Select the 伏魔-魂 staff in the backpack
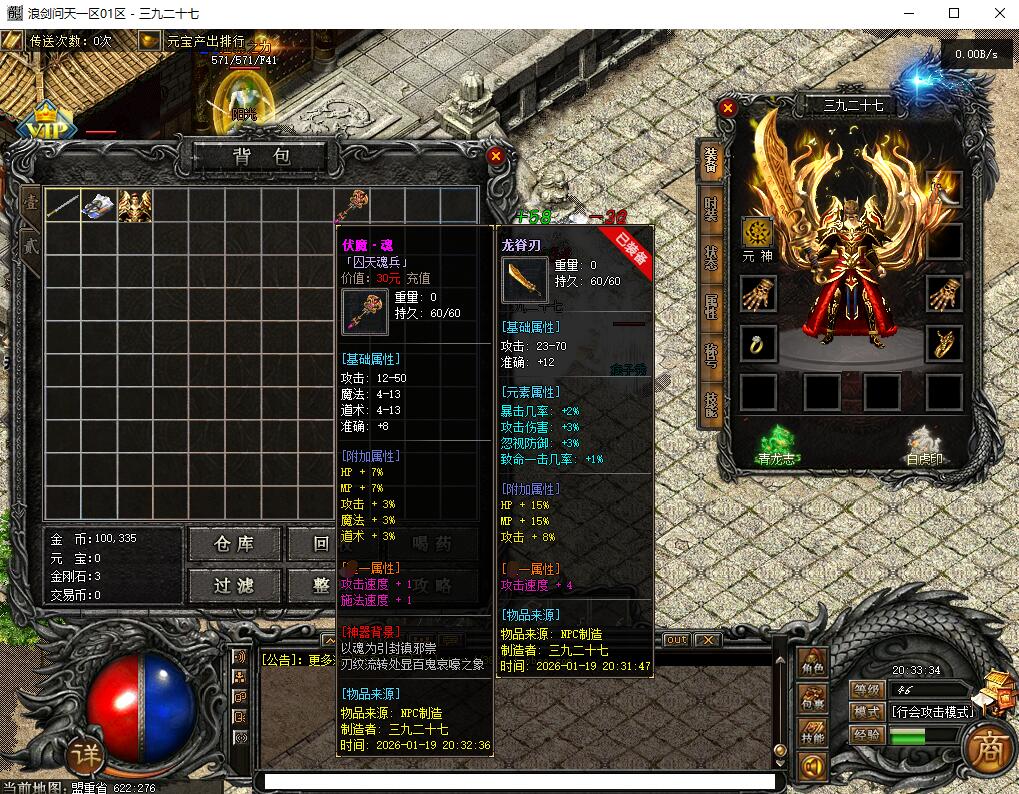The height and width of the screenshot is (794, 1019). point(352,205)
